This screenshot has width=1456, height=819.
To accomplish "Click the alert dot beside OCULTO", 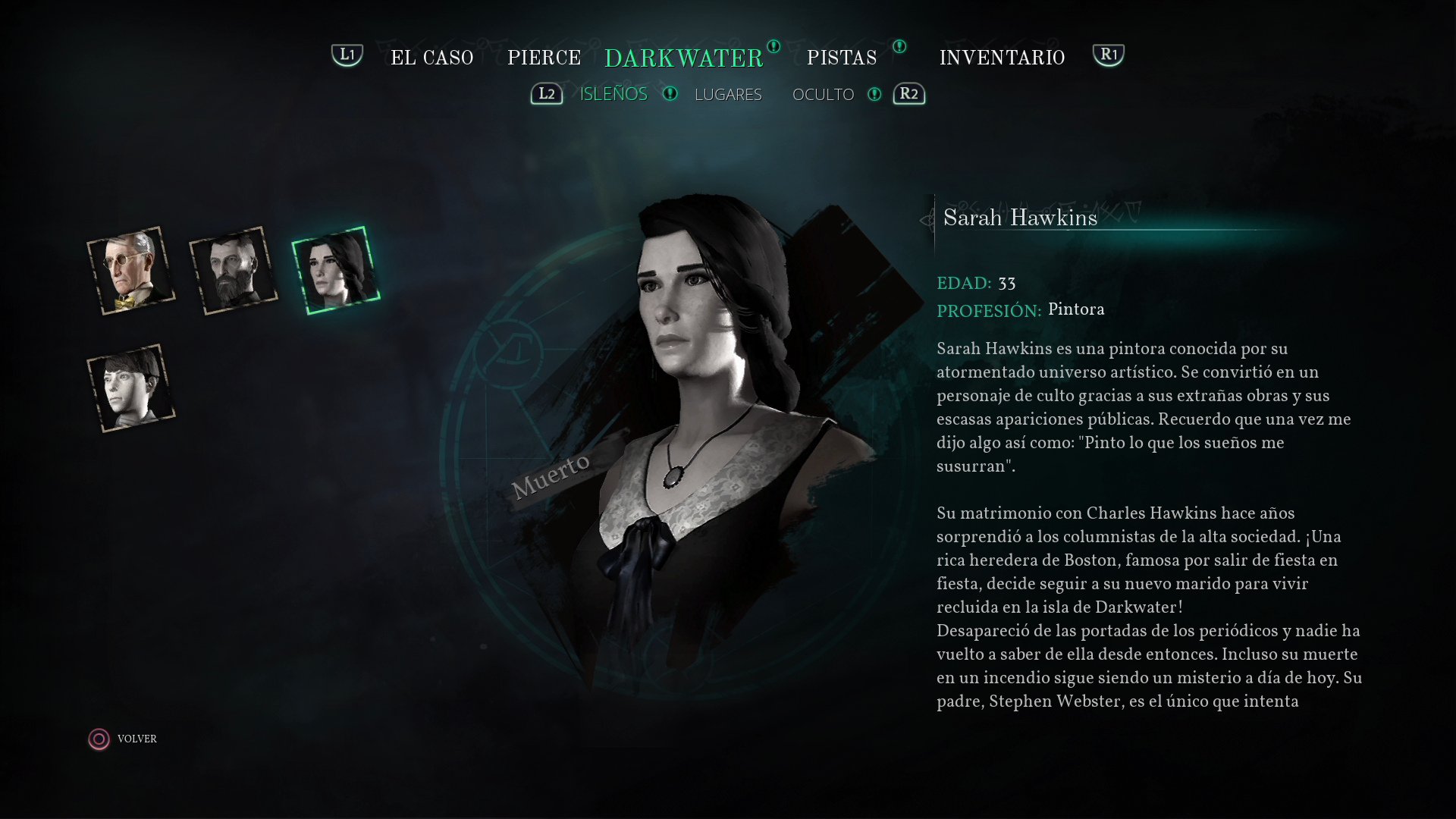I will click(x=876, y=94).
